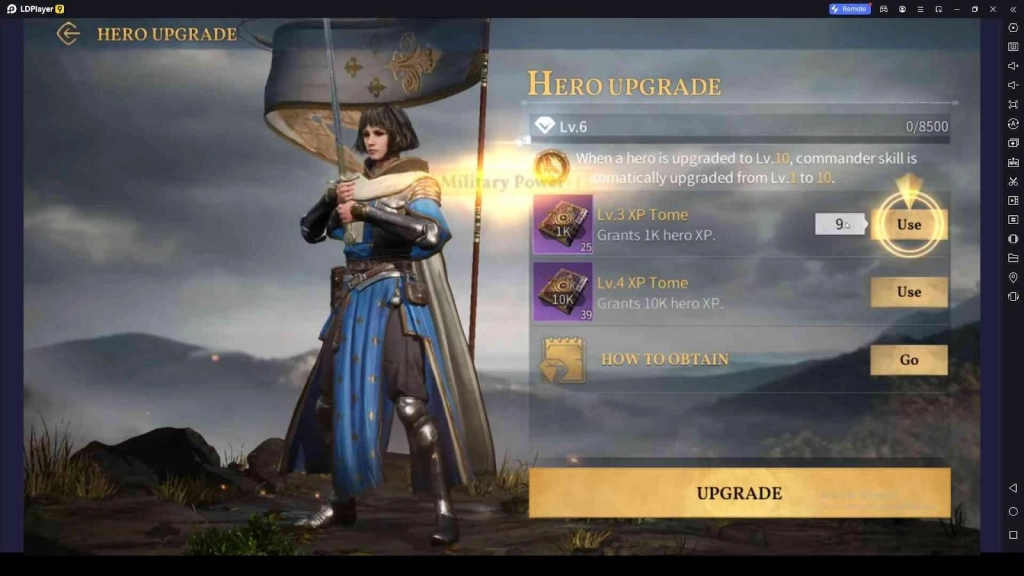Use the Lv.3 XP Tome
This screenshot has height=576, width=1024.
908,224
